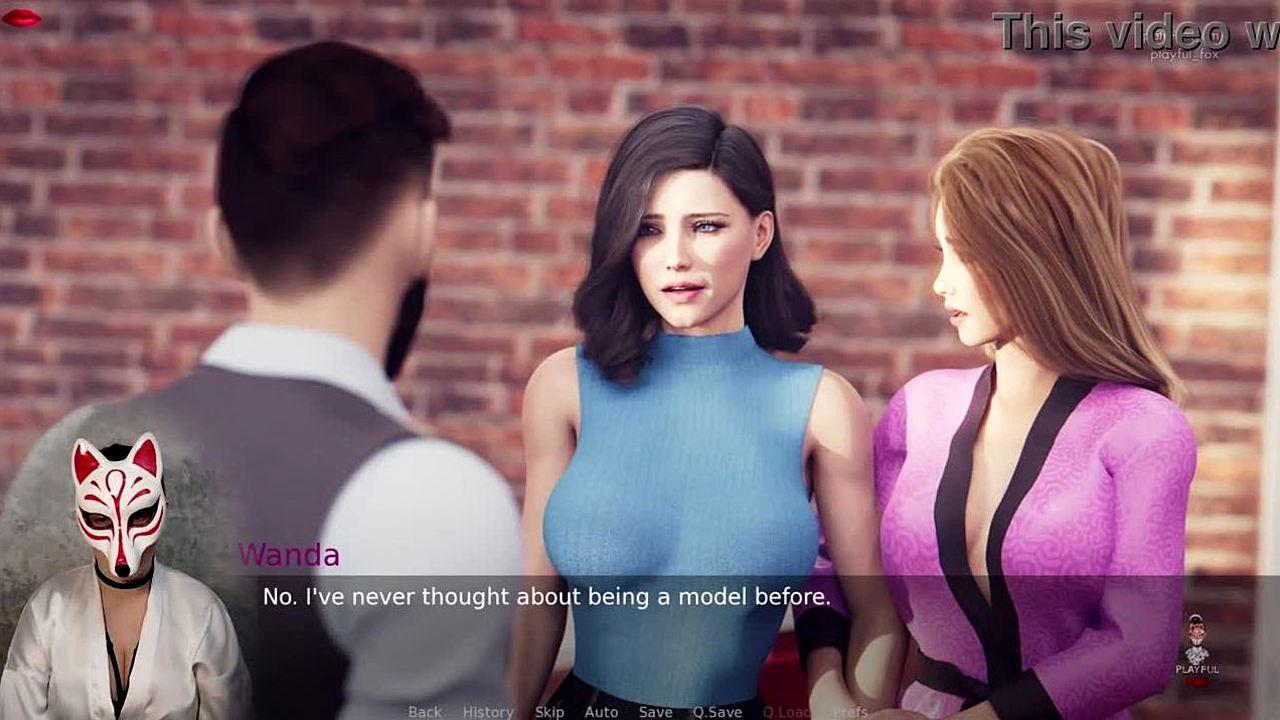Open the Prefs settings menu
The image size is (1280, 720).
pyautogui.click(x=850, y=711)
